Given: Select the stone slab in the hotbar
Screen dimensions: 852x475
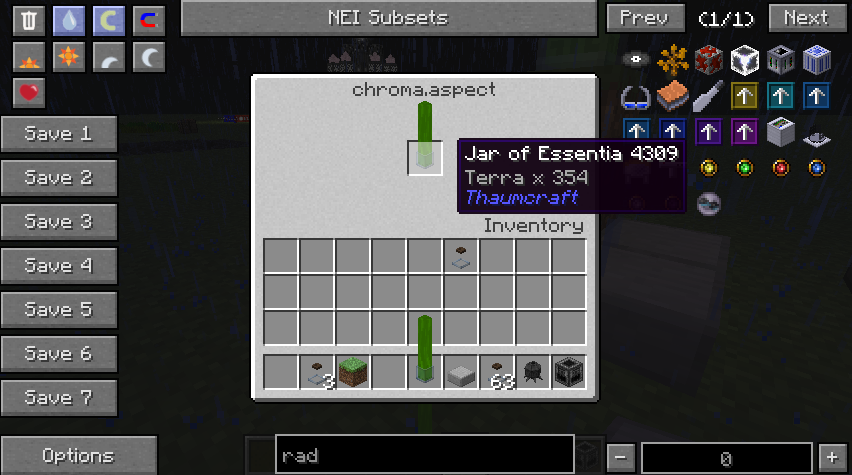Looking at the screenshot, I should coord(461,372).
